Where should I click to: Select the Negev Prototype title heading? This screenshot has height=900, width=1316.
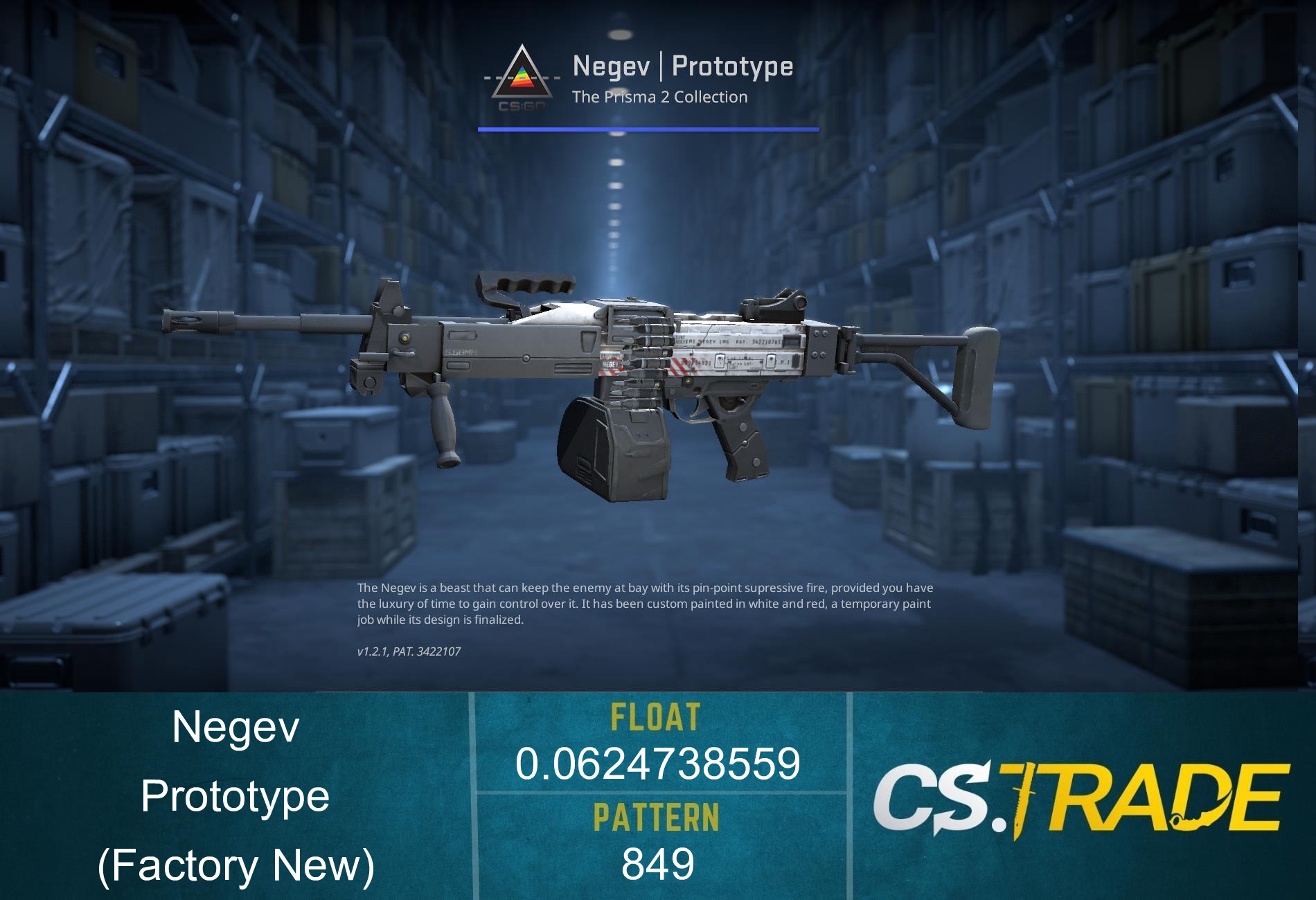[682, 67]
